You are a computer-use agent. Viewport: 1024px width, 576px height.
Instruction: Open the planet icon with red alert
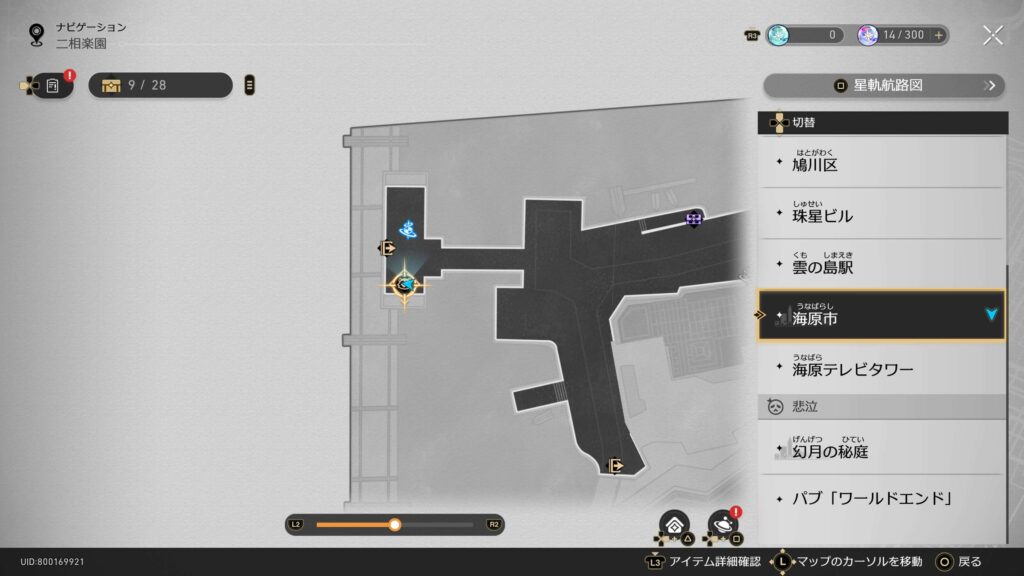721,524
